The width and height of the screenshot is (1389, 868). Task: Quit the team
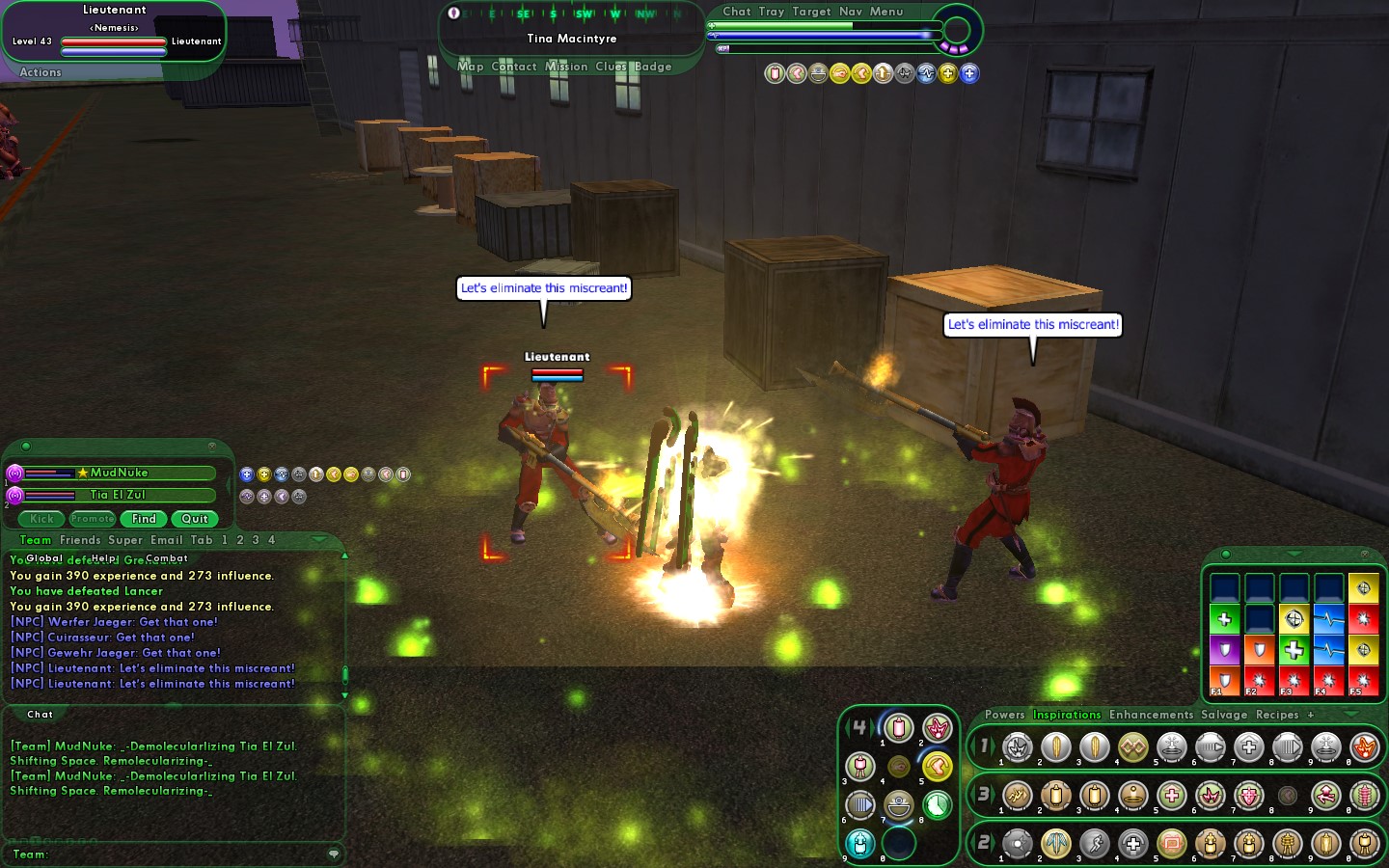click(195, 519)
